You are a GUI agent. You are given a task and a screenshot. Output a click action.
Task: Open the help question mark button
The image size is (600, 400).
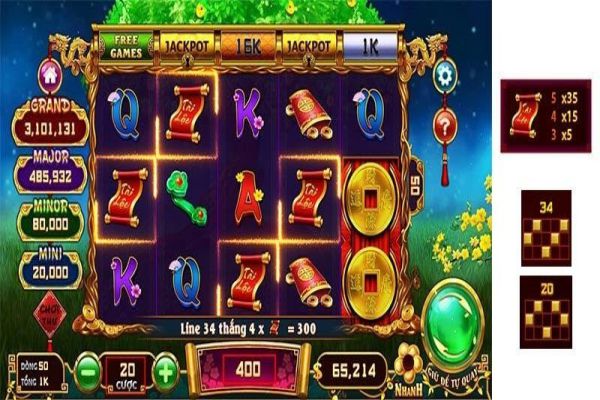pyautogui.click(x=445, y=125)
